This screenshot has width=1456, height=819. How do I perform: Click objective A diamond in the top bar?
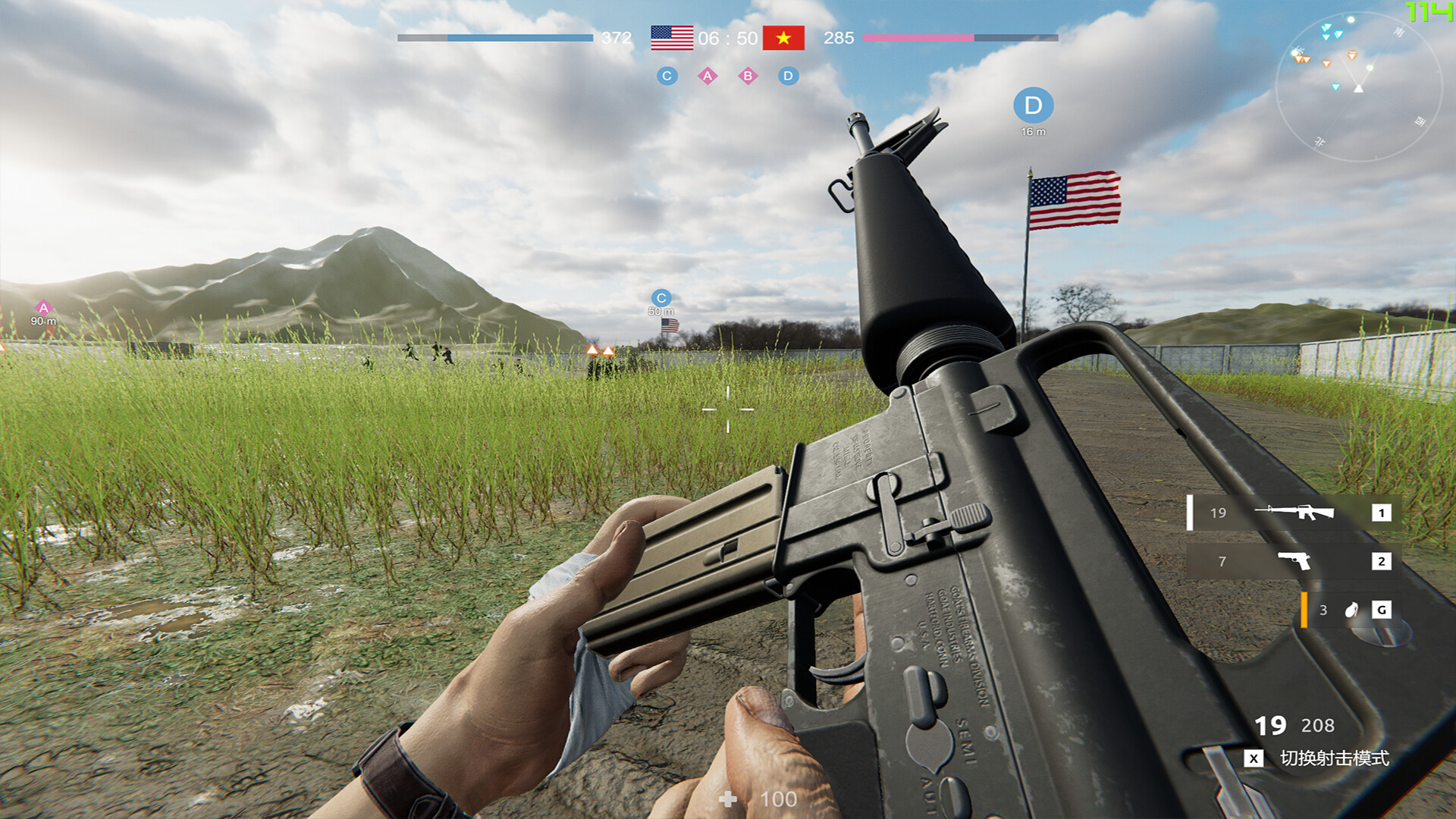707,76
